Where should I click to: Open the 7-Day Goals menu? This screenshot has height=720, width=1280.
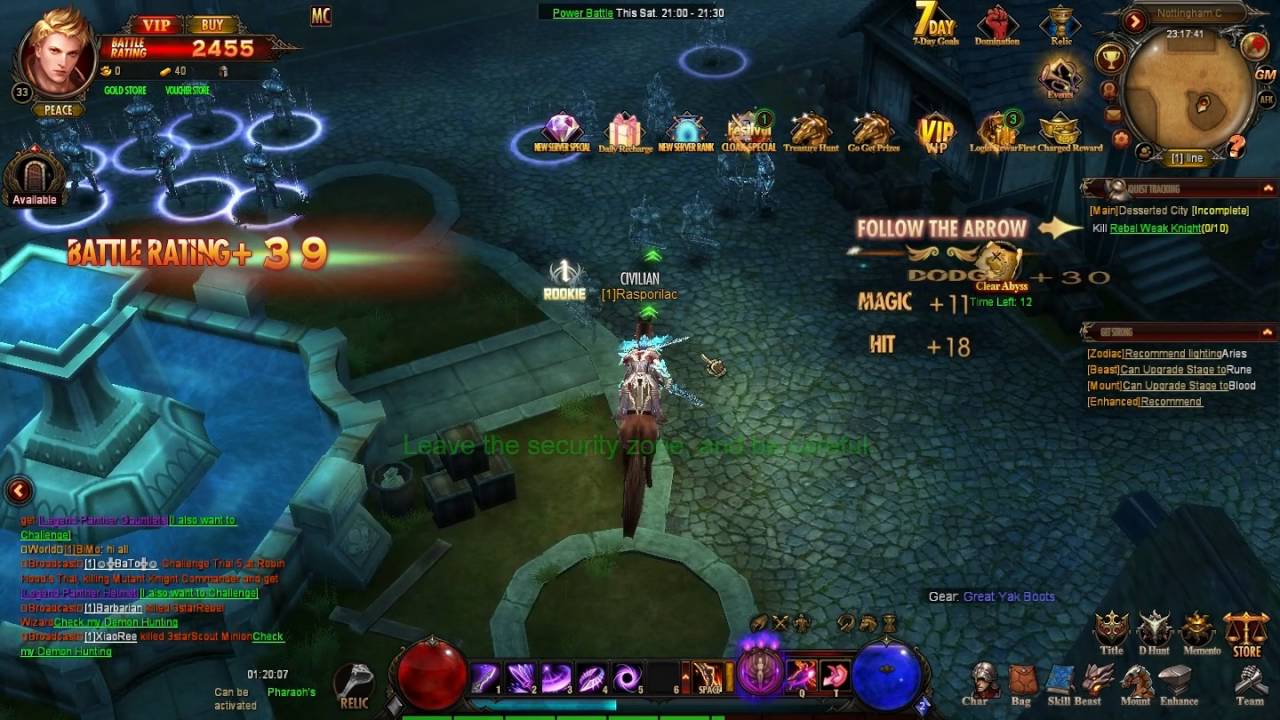(x=935, y=24)
